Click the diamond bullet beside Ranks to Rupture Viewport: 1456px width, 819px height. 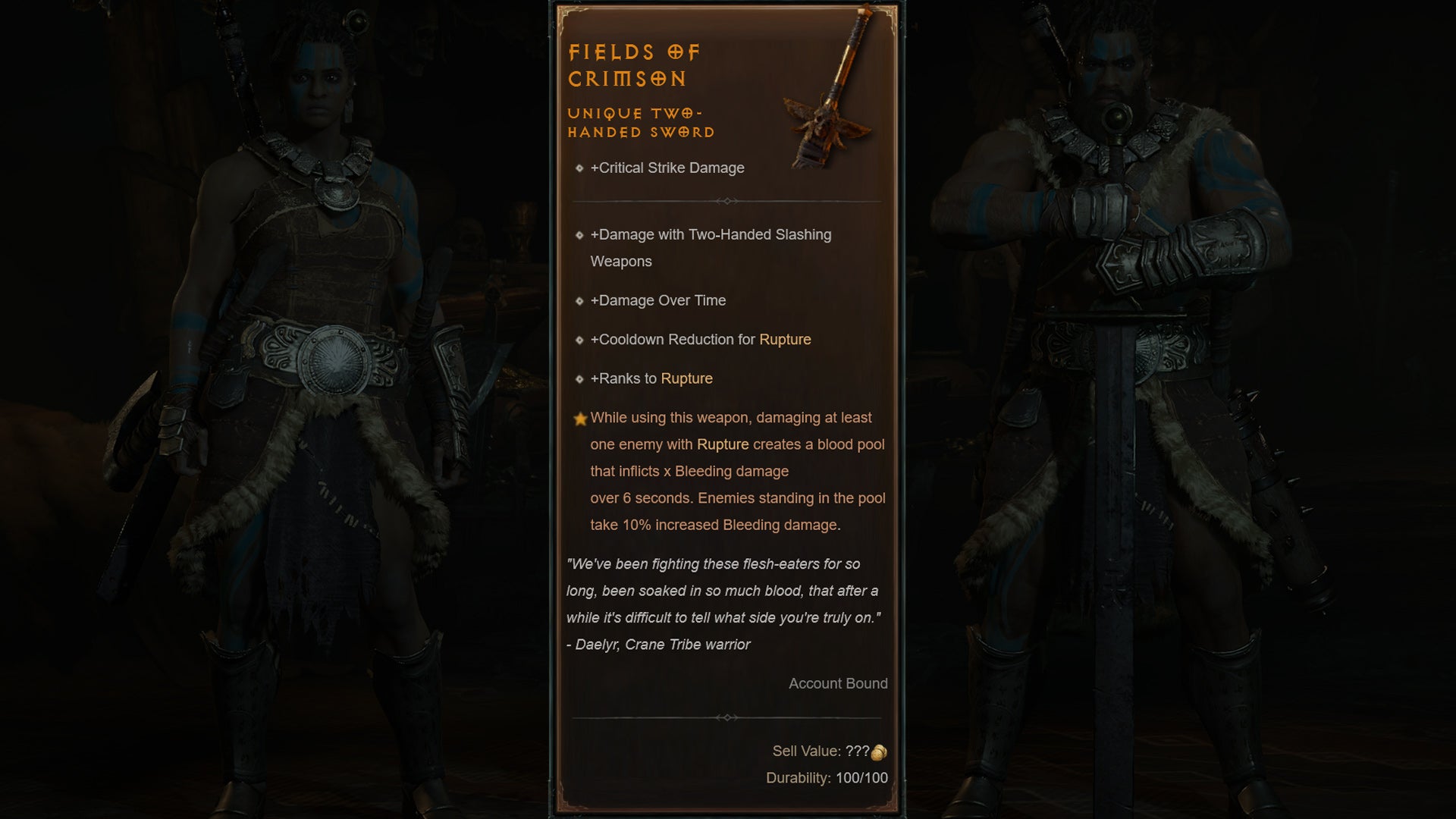pos(579,378)
